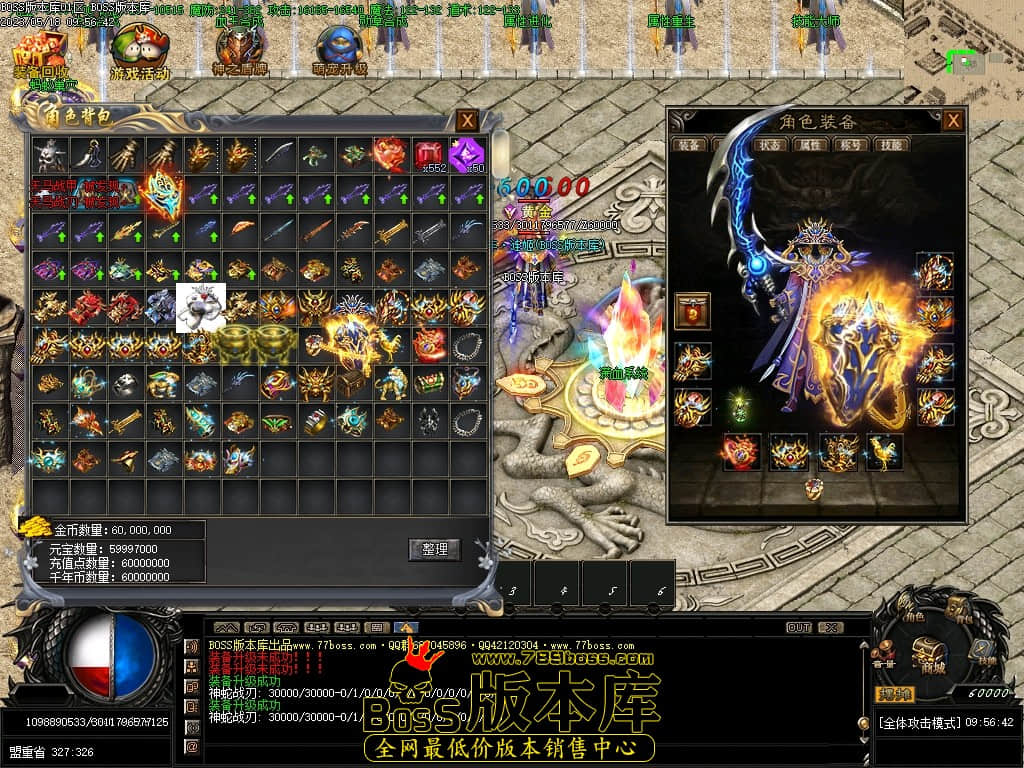Open the 装备回收 equipment recycling icon
1024x768 pixels.
(x=40, y=52)
